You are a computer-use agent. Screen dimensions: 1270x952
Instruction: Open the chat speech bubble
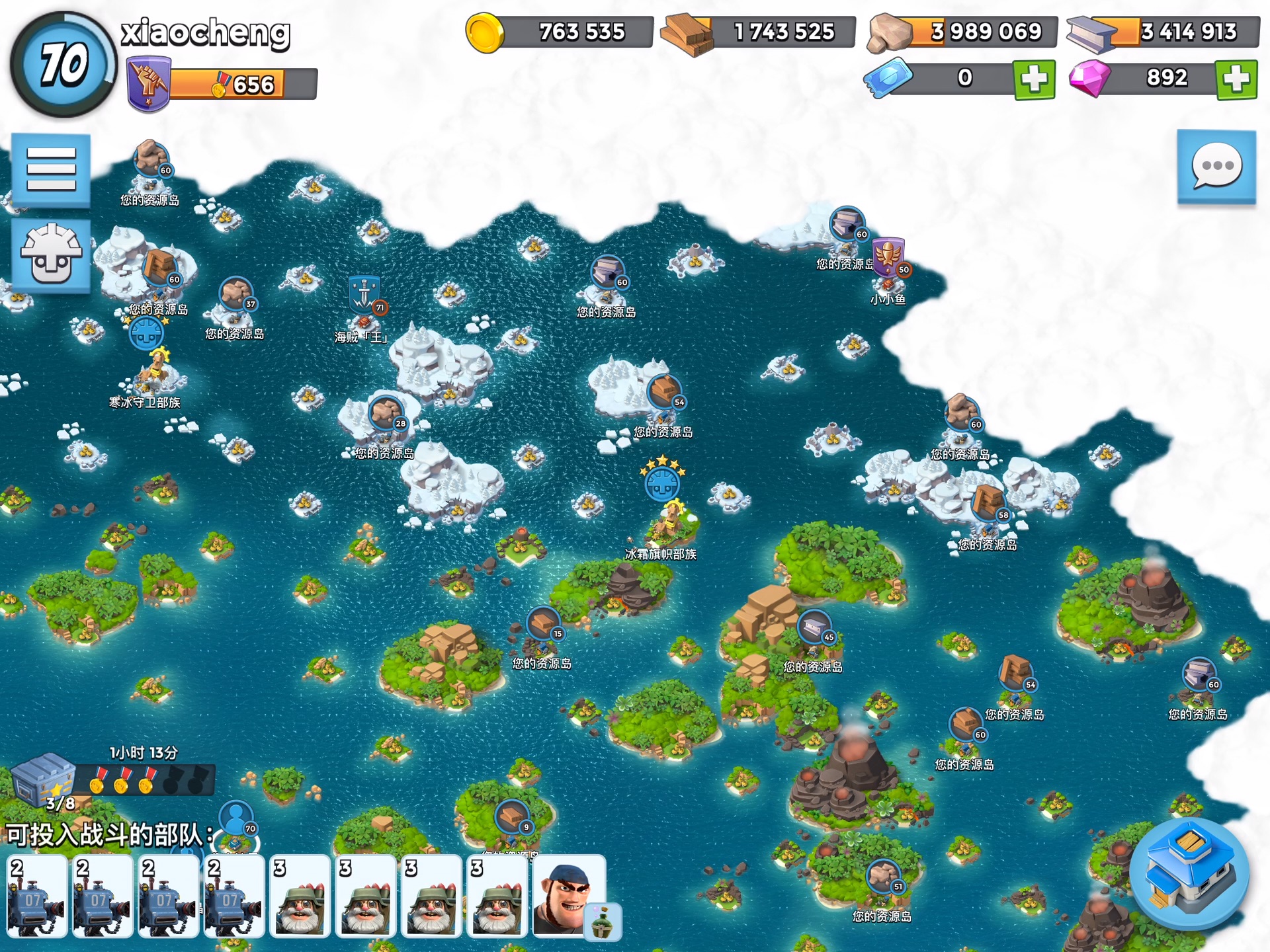(x=1216, y=167)
